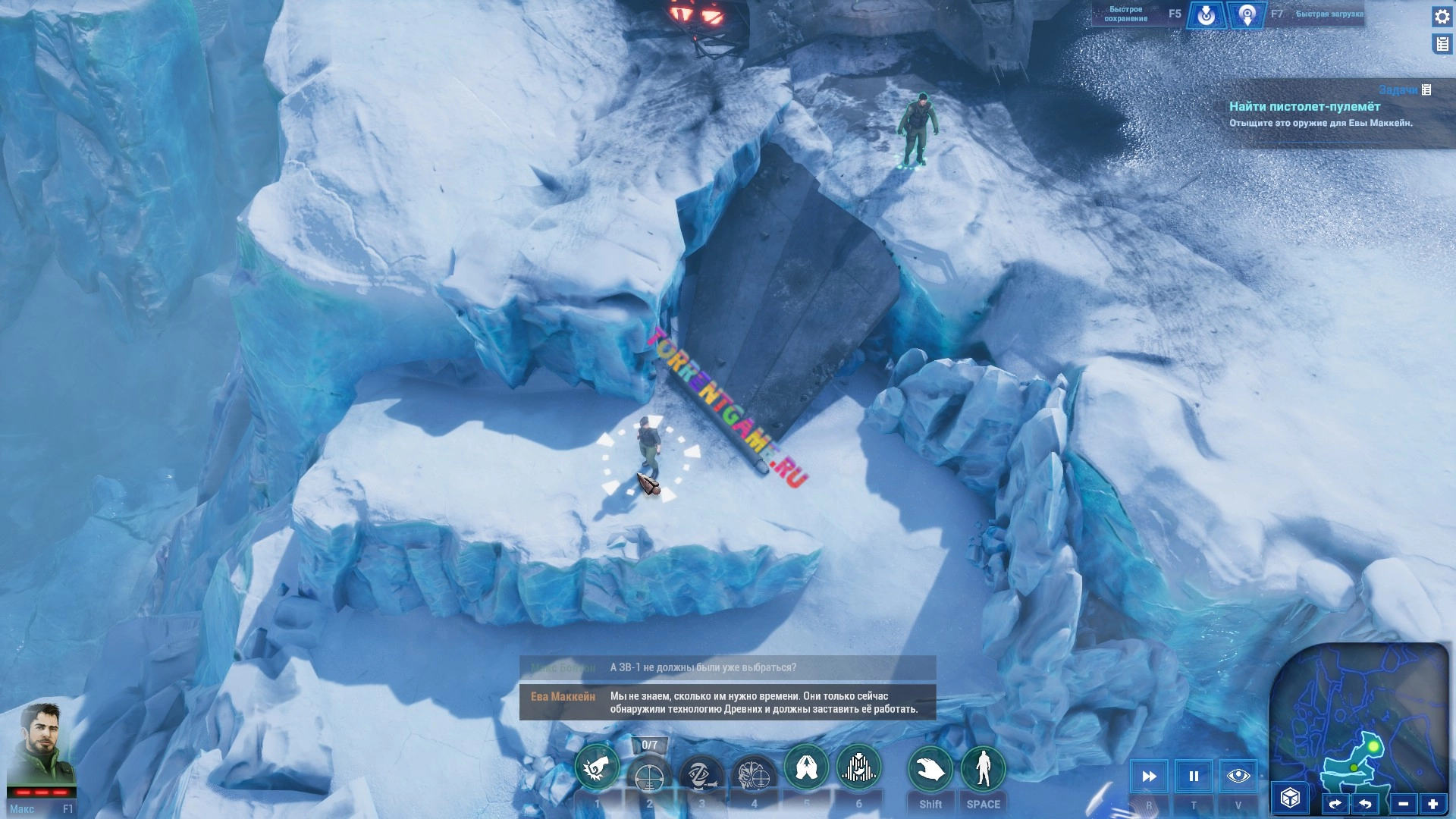Click the quick save button
Viewport: 1456px width, 819px height.
(1206, 15)
